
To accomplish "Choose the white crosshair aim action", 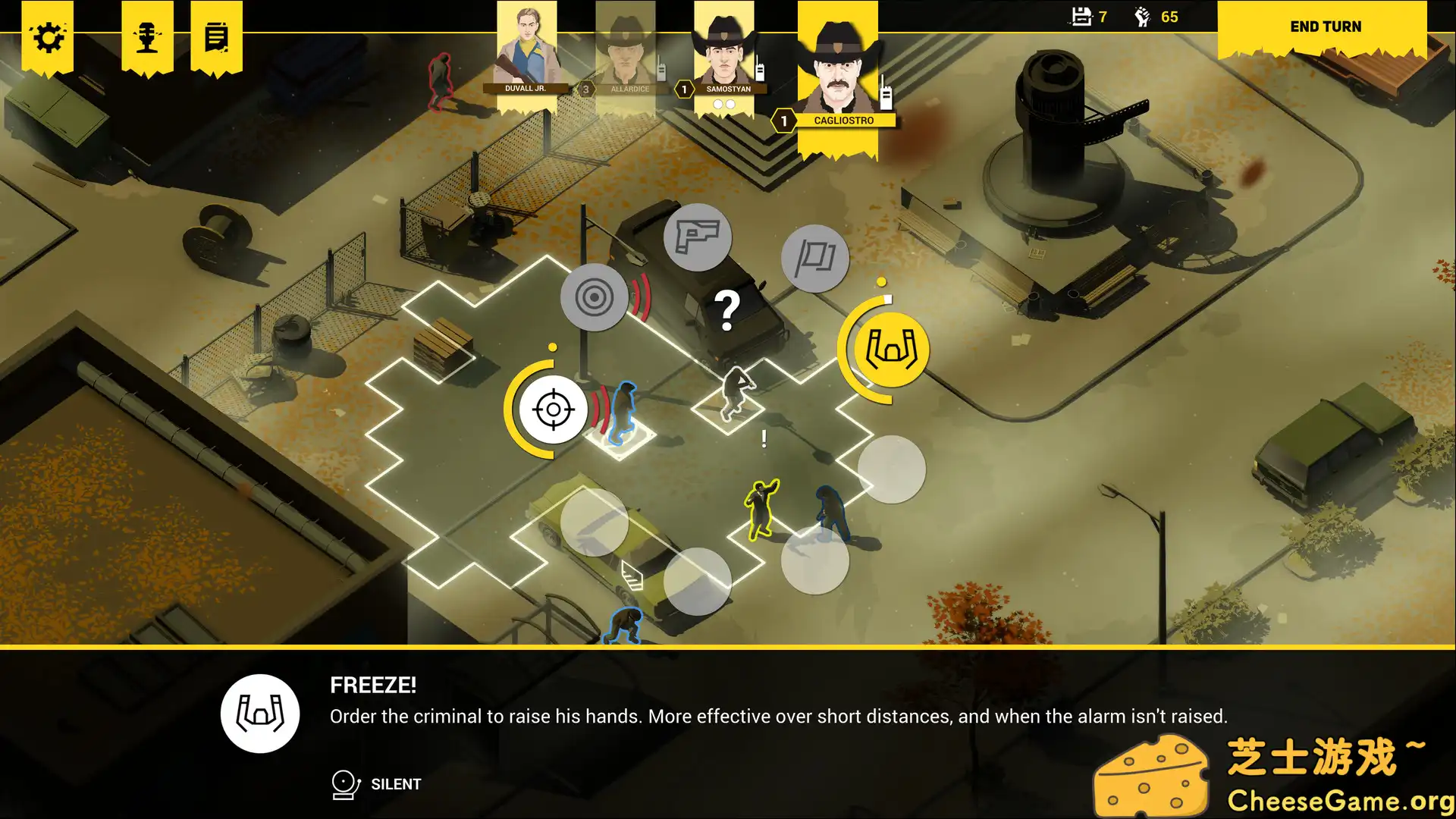I will pyautogui.click(x=553, y=409).
